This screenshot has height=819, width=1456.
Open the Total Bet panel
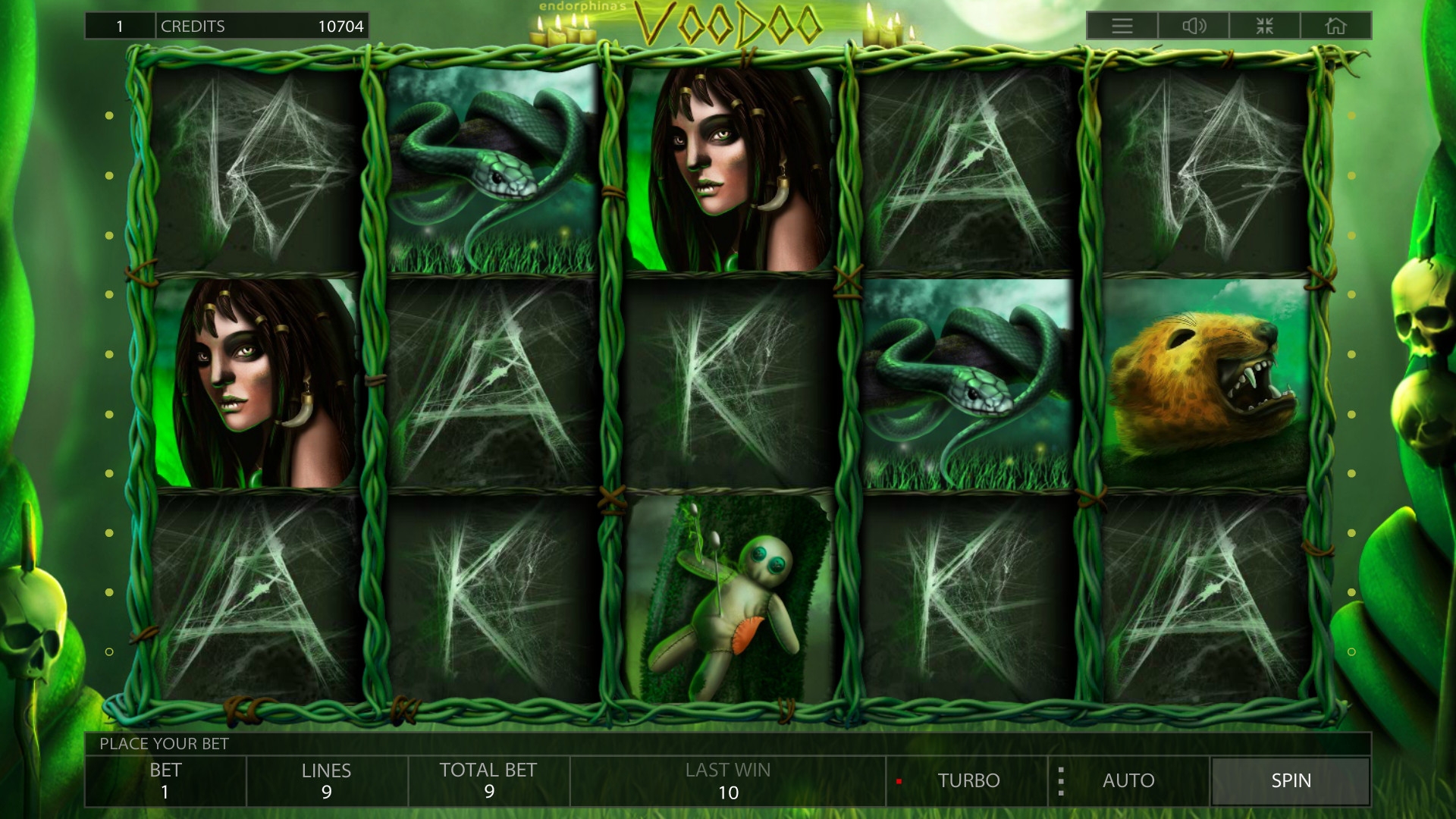(488, 780)
